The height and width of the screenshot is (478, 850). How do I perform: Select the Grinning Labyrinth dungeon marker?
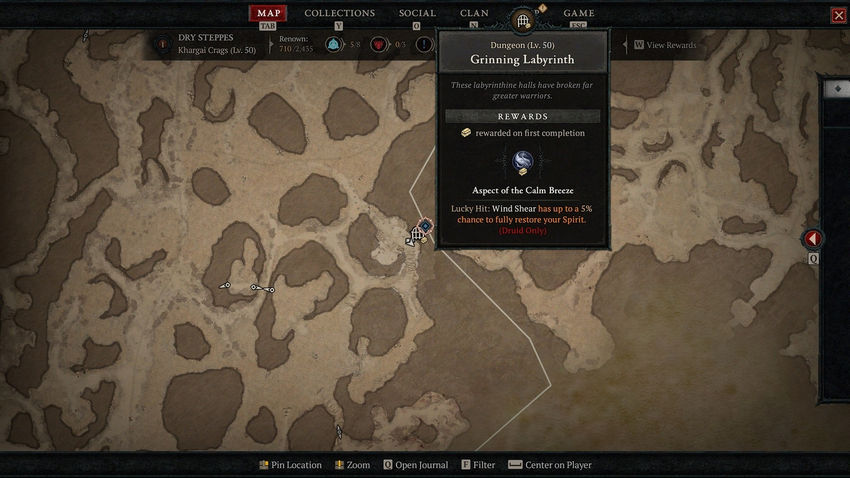(416, 235)
